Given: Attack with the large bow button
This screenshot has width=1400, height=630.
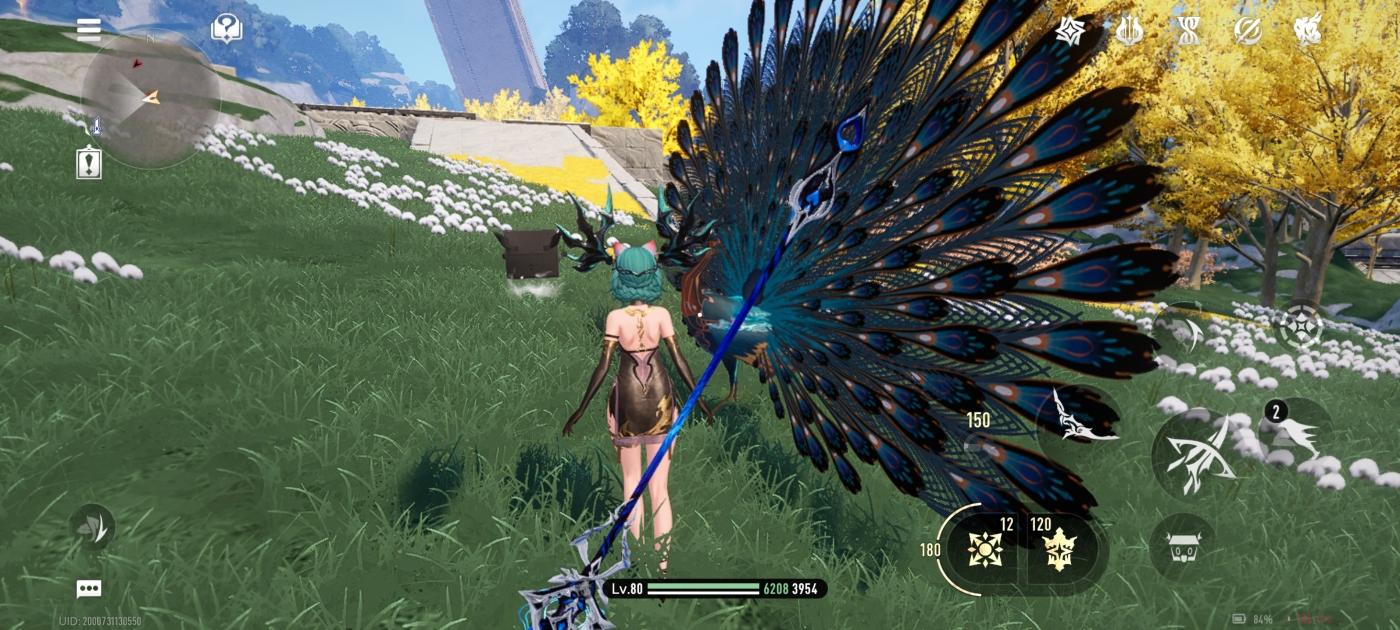Looking at the screenshot, I should pos(1198,456).
